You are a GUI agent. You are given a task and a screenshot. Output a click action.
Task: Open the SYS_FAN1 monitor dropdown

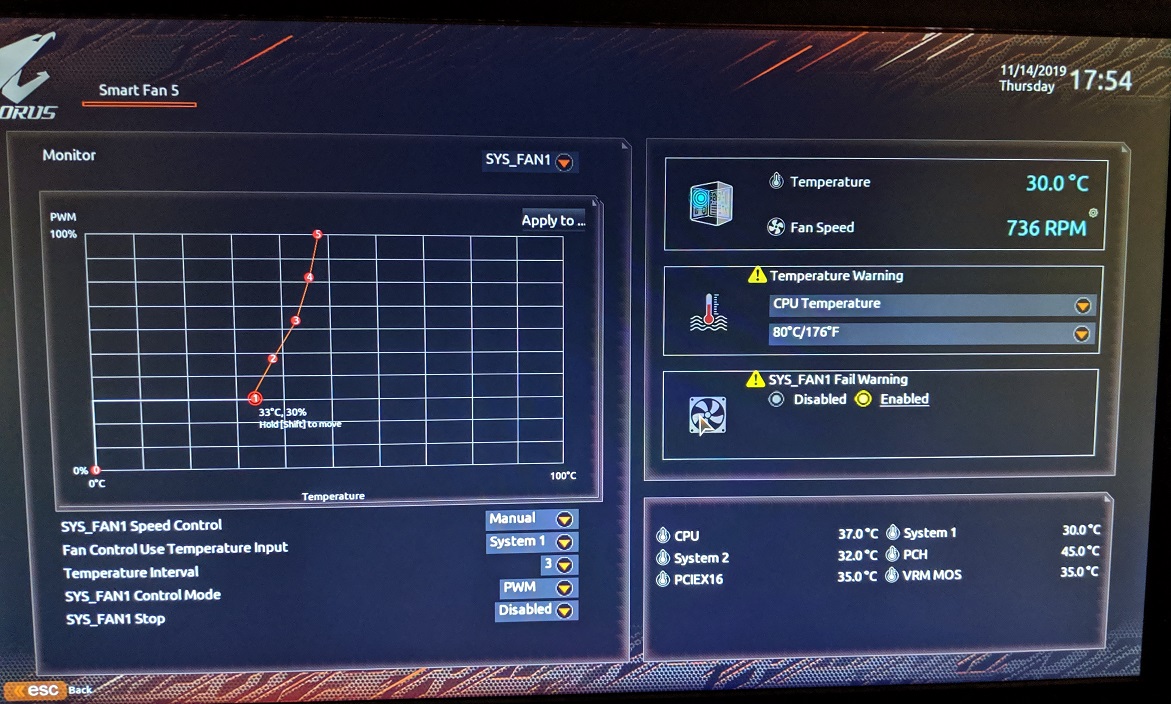564,161
